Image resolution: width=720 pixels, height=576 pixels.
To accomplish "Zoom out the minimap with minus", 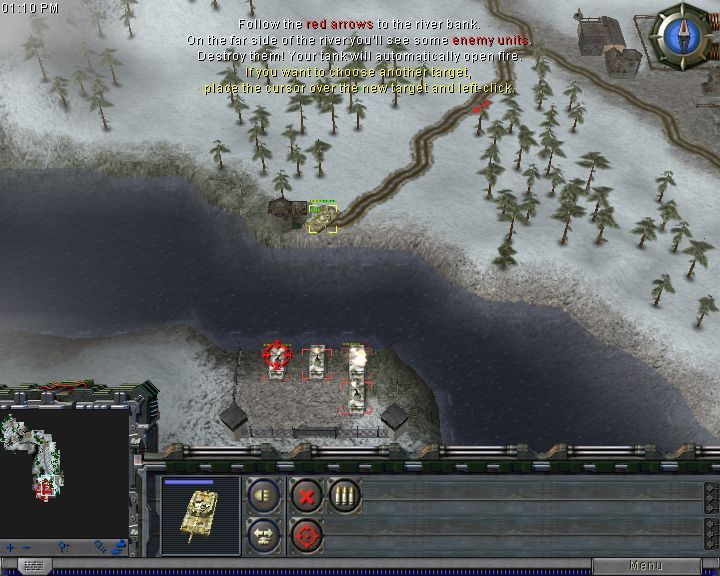I will point(27,547).
